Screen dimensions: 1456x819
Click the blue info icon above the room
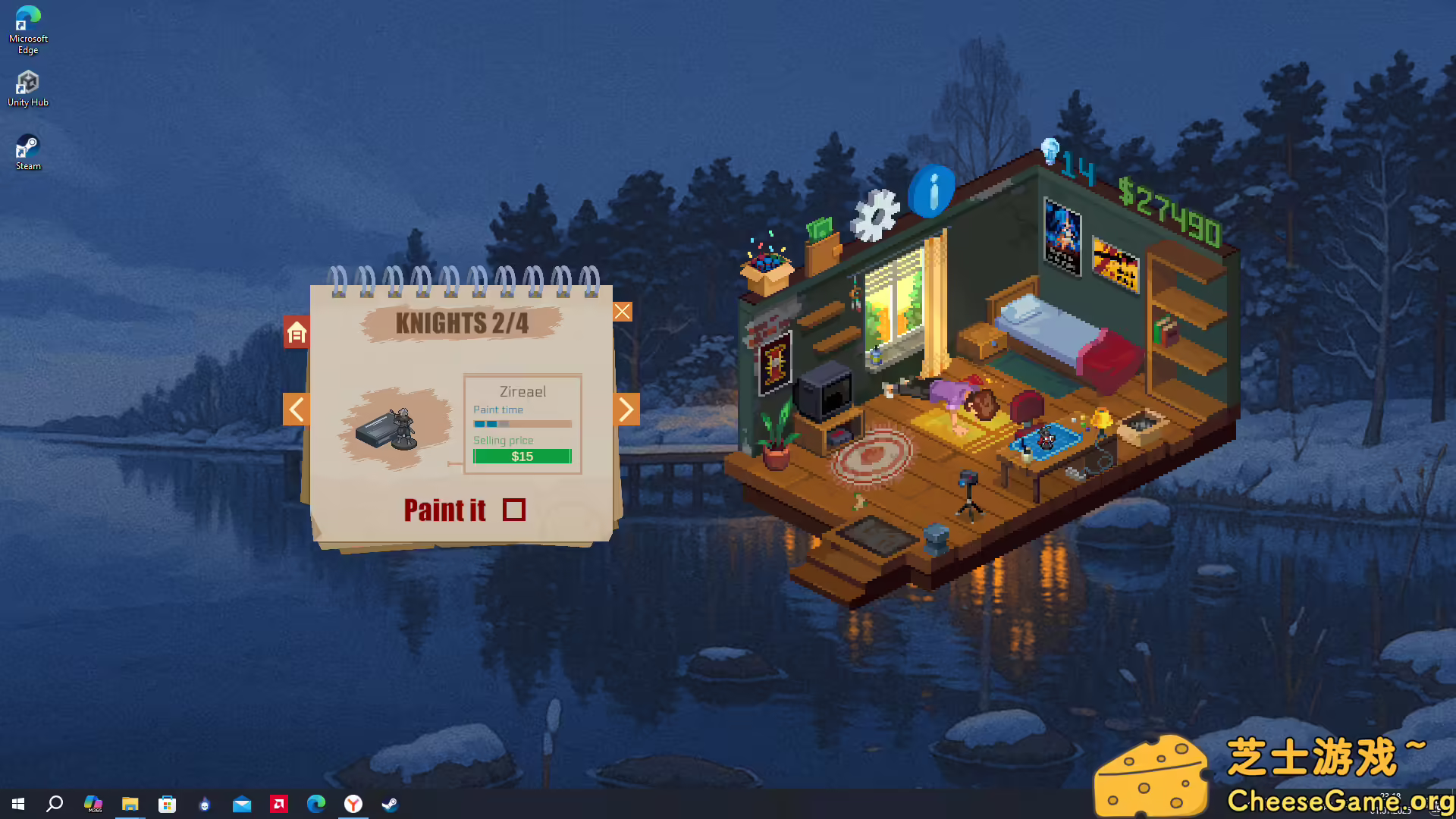pyautogui.click(x=932, y=190)
